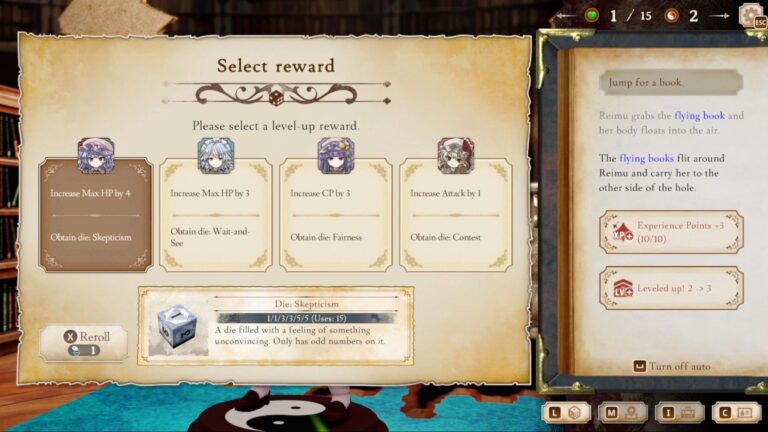768x432 pixels.
Task: Open the dice menu button
Action: (565, 411)
